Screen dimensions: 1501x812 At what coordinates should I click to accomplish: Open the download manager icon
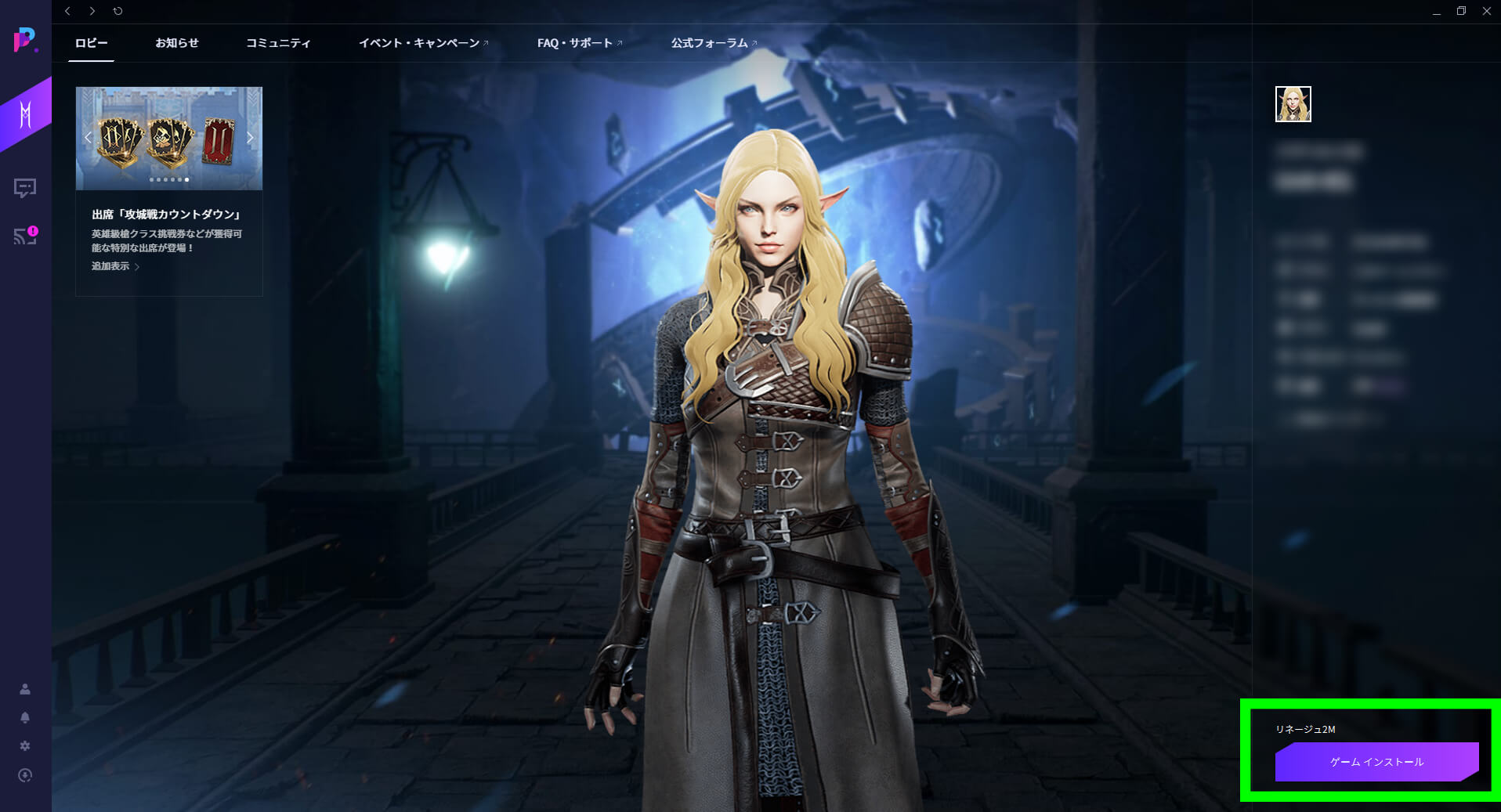click(x=25, y=775)
